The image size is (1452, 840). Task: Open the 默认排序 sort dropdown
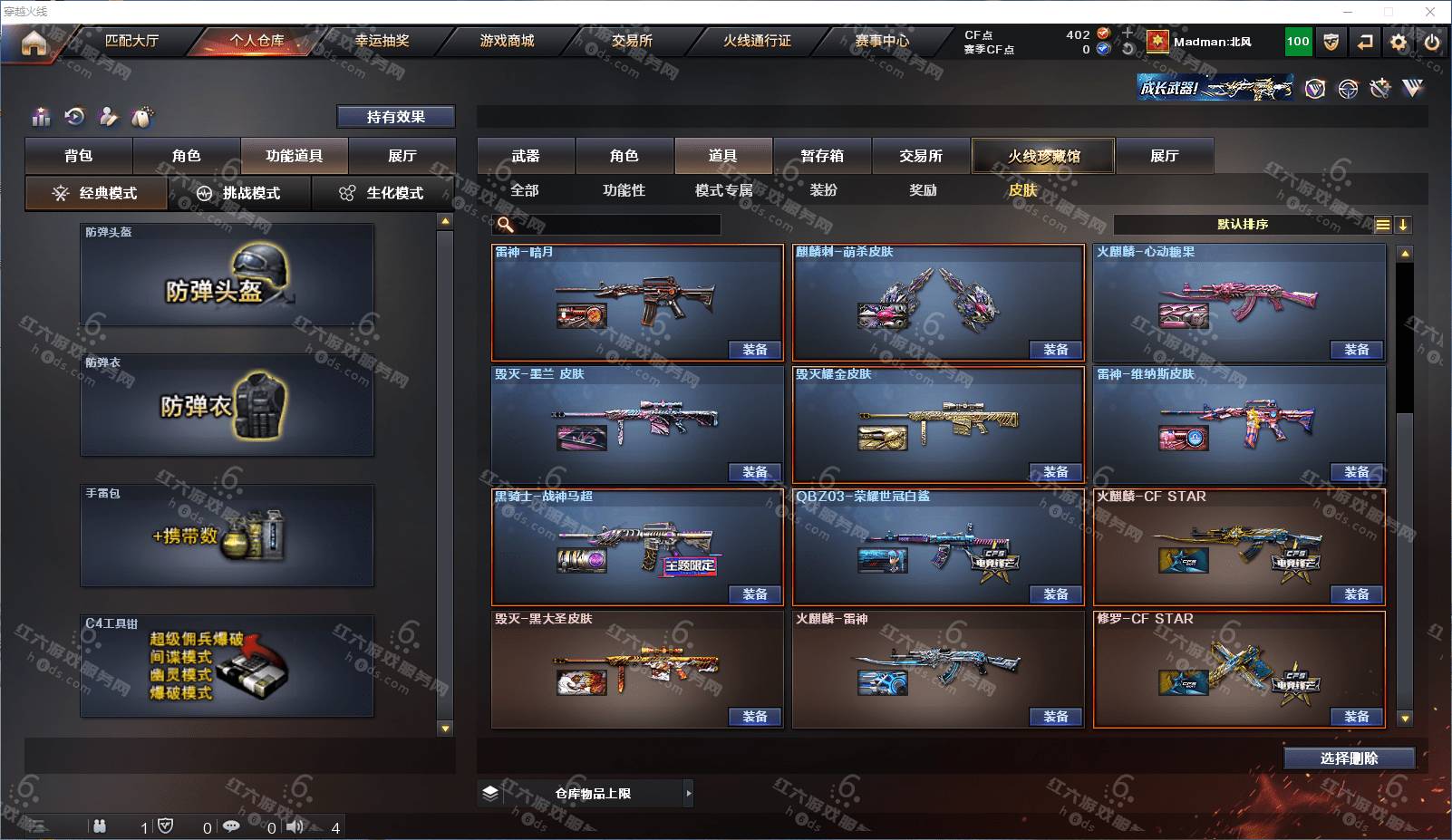[1243, 225]
